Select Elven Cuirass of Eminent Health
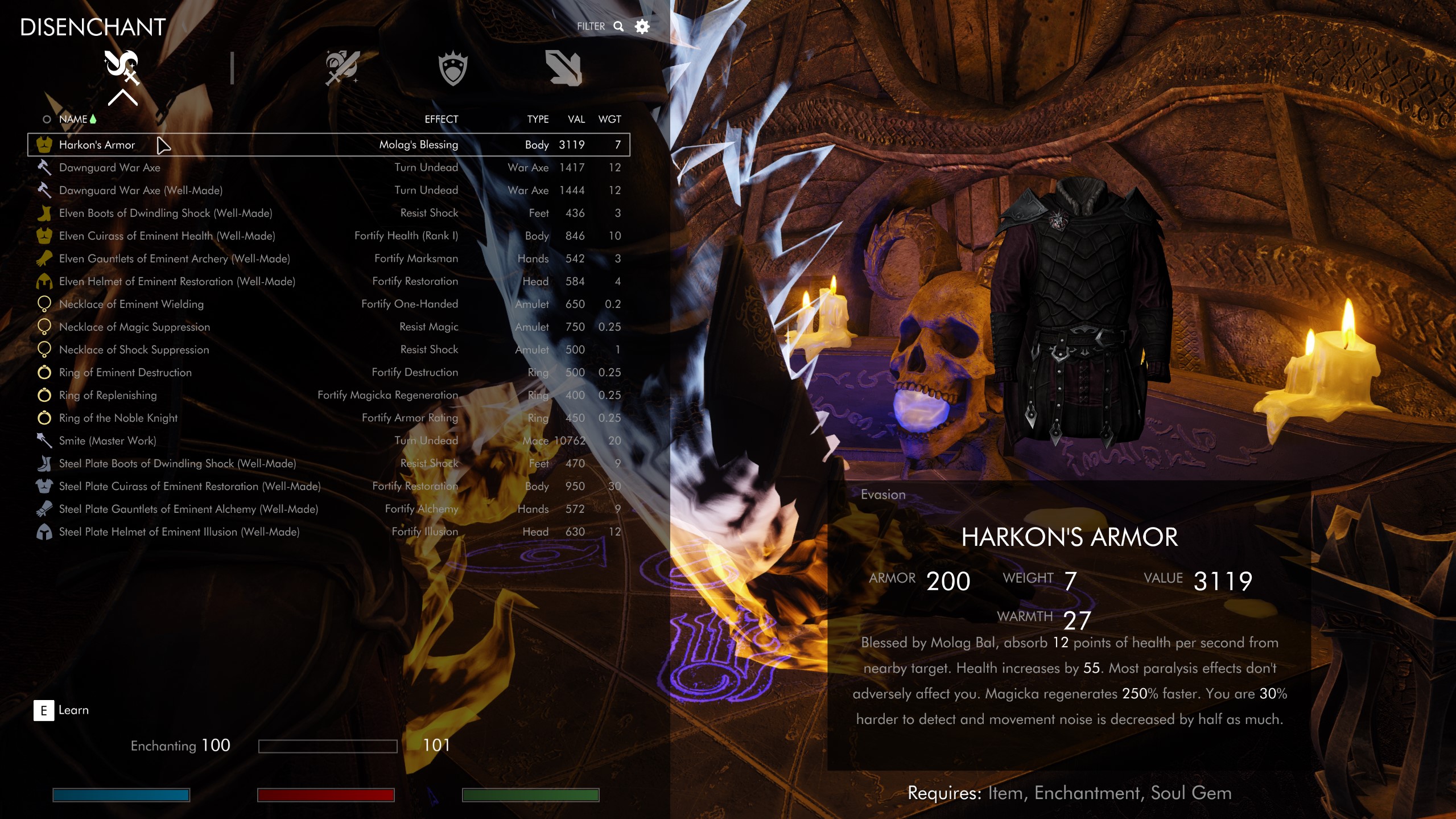The image size is (1456, 819). pyautogui.click(x=167, y=236)
